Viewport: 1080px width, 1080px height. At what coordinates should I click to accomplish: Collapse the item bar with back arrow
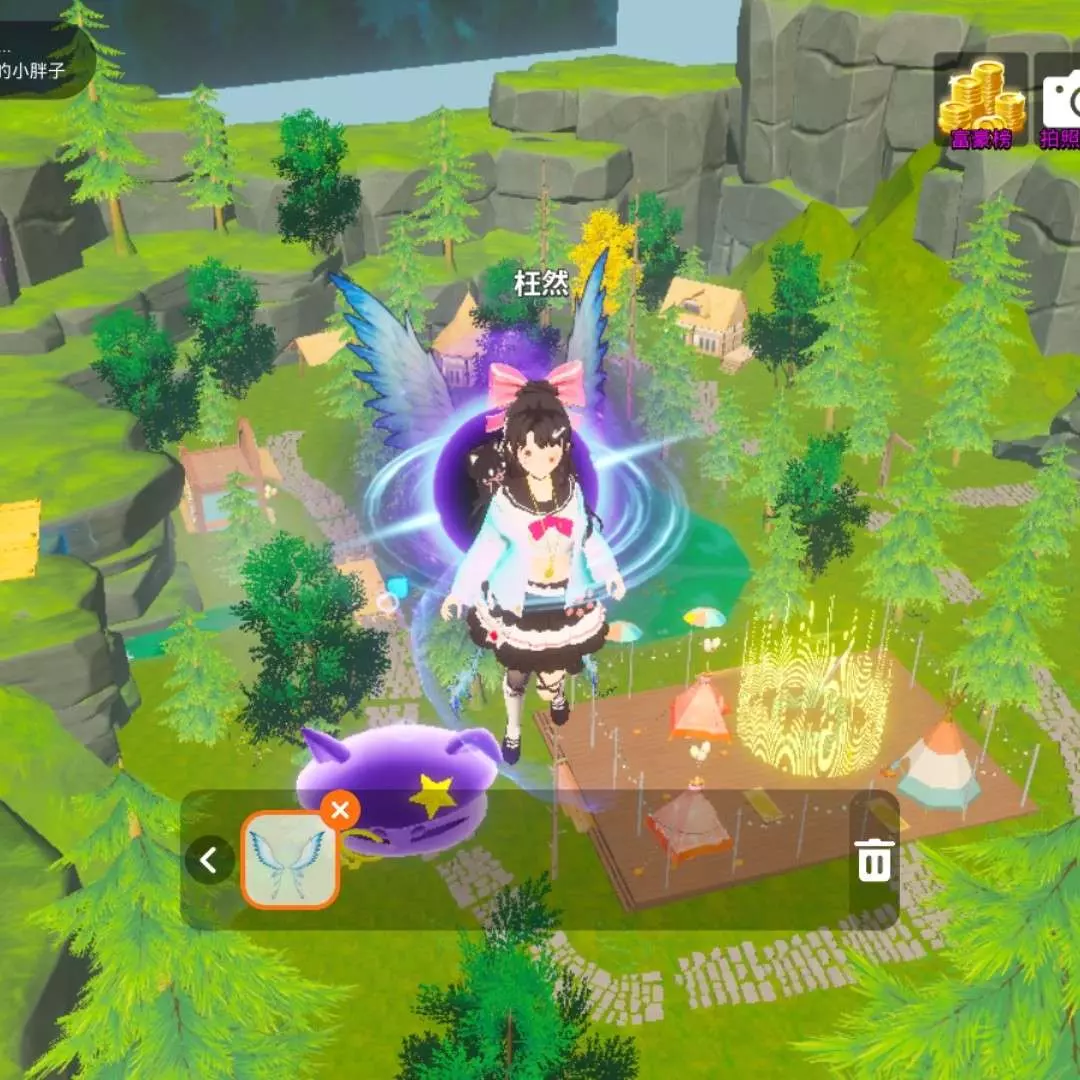pyautogui.click(x=209, y=860)
